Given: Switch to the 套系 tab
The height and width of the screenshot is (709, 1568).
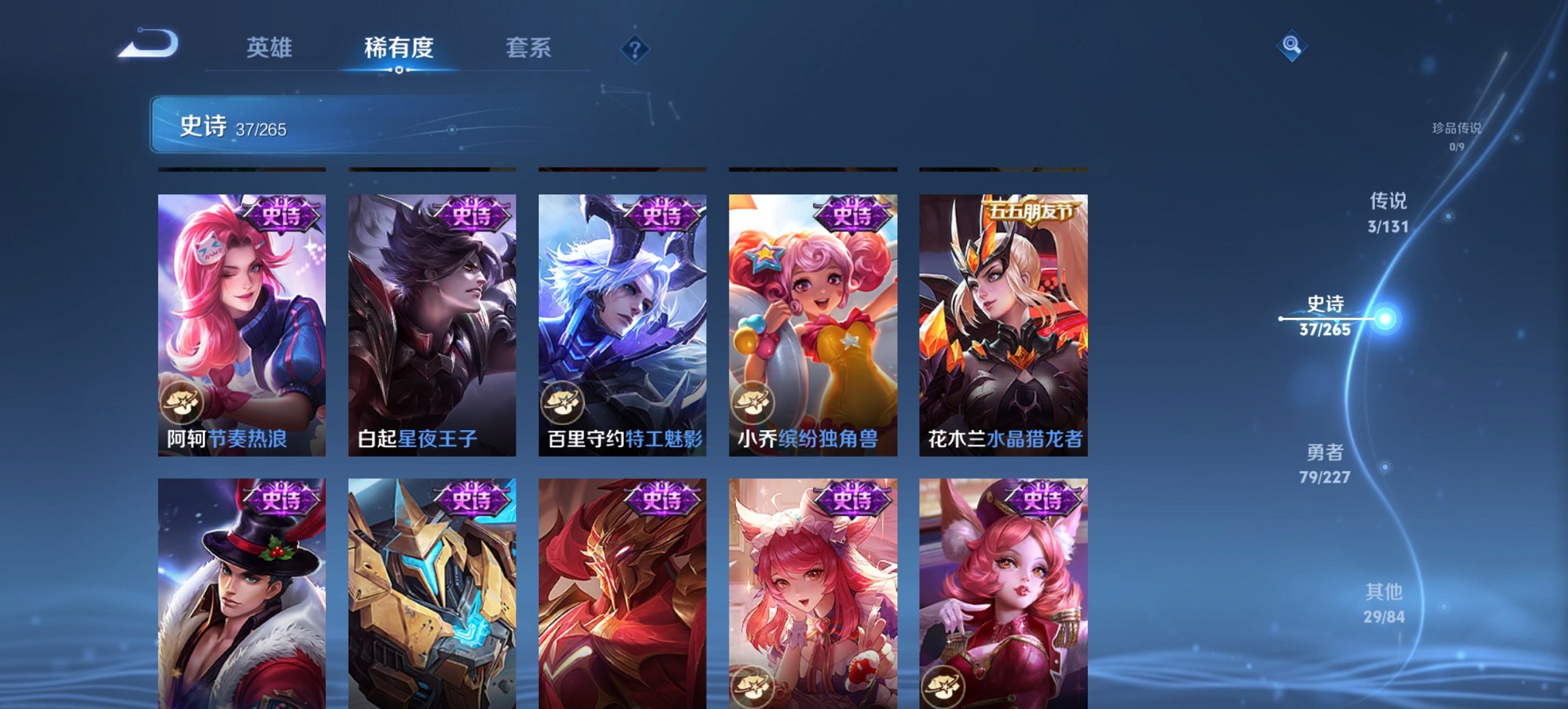Looking at the screenshot, I should pos(528,48).
